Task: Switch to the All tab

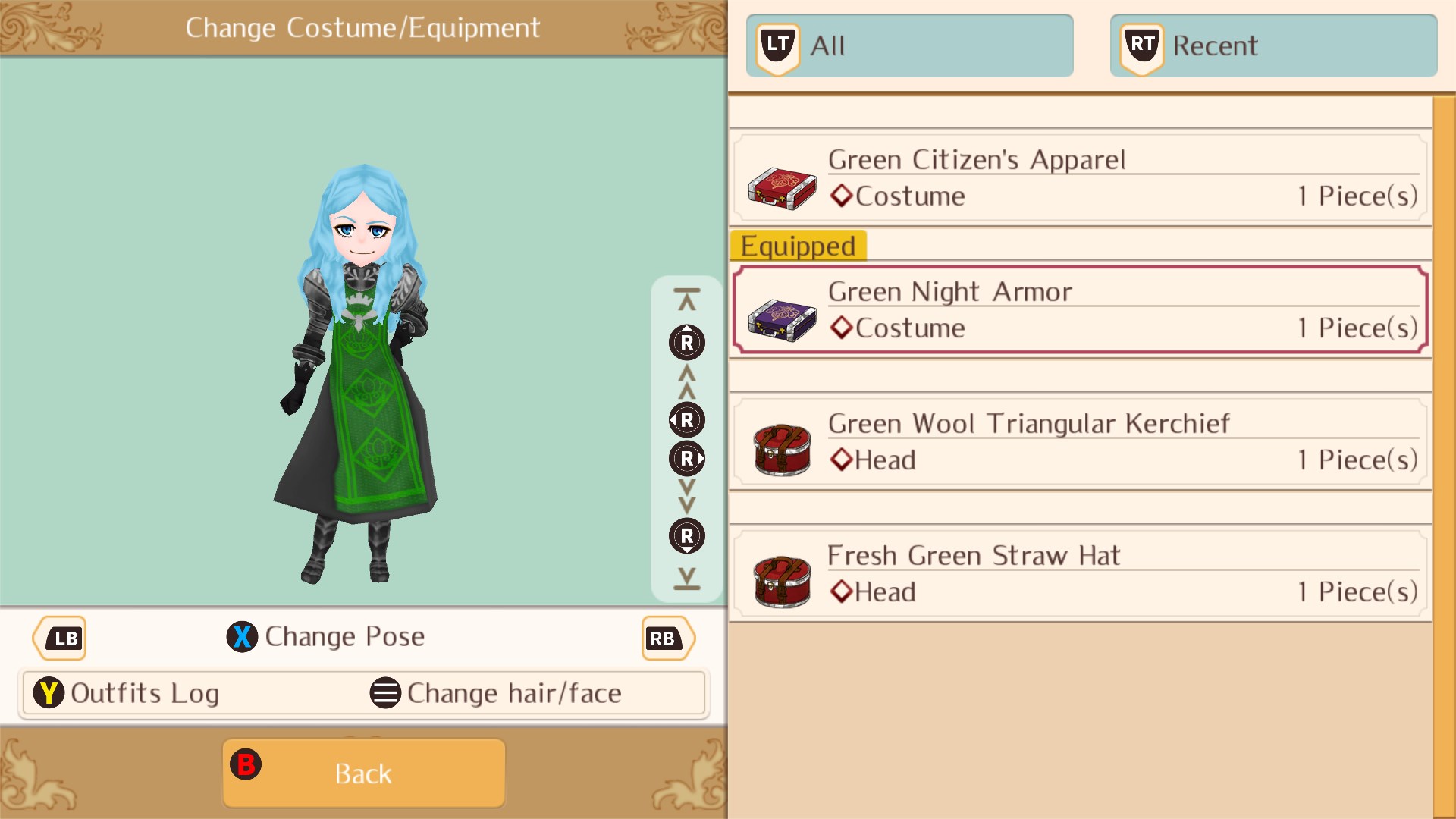Action: [910, 45]
